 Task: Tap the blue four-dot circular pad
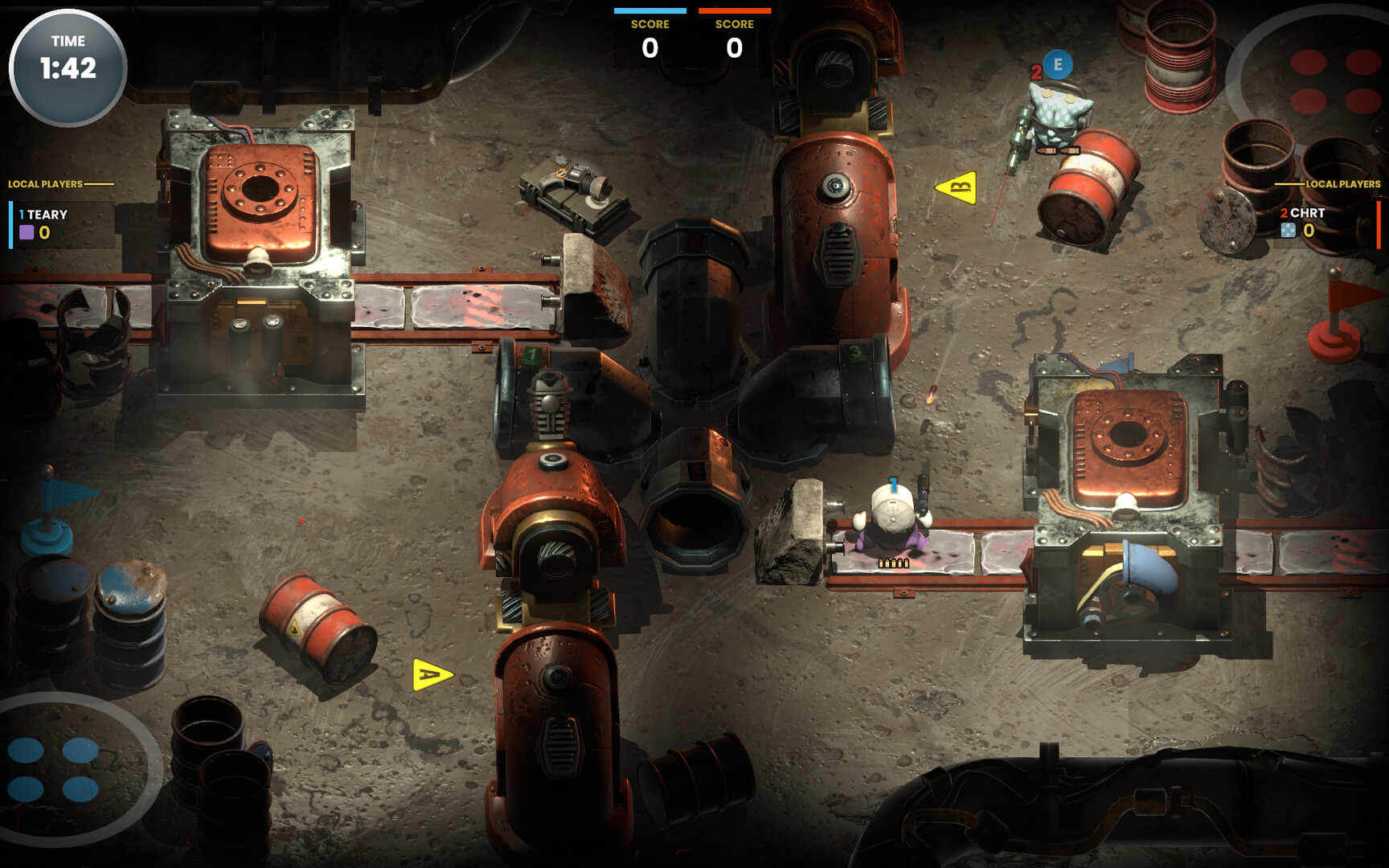(x=54, y=769)
